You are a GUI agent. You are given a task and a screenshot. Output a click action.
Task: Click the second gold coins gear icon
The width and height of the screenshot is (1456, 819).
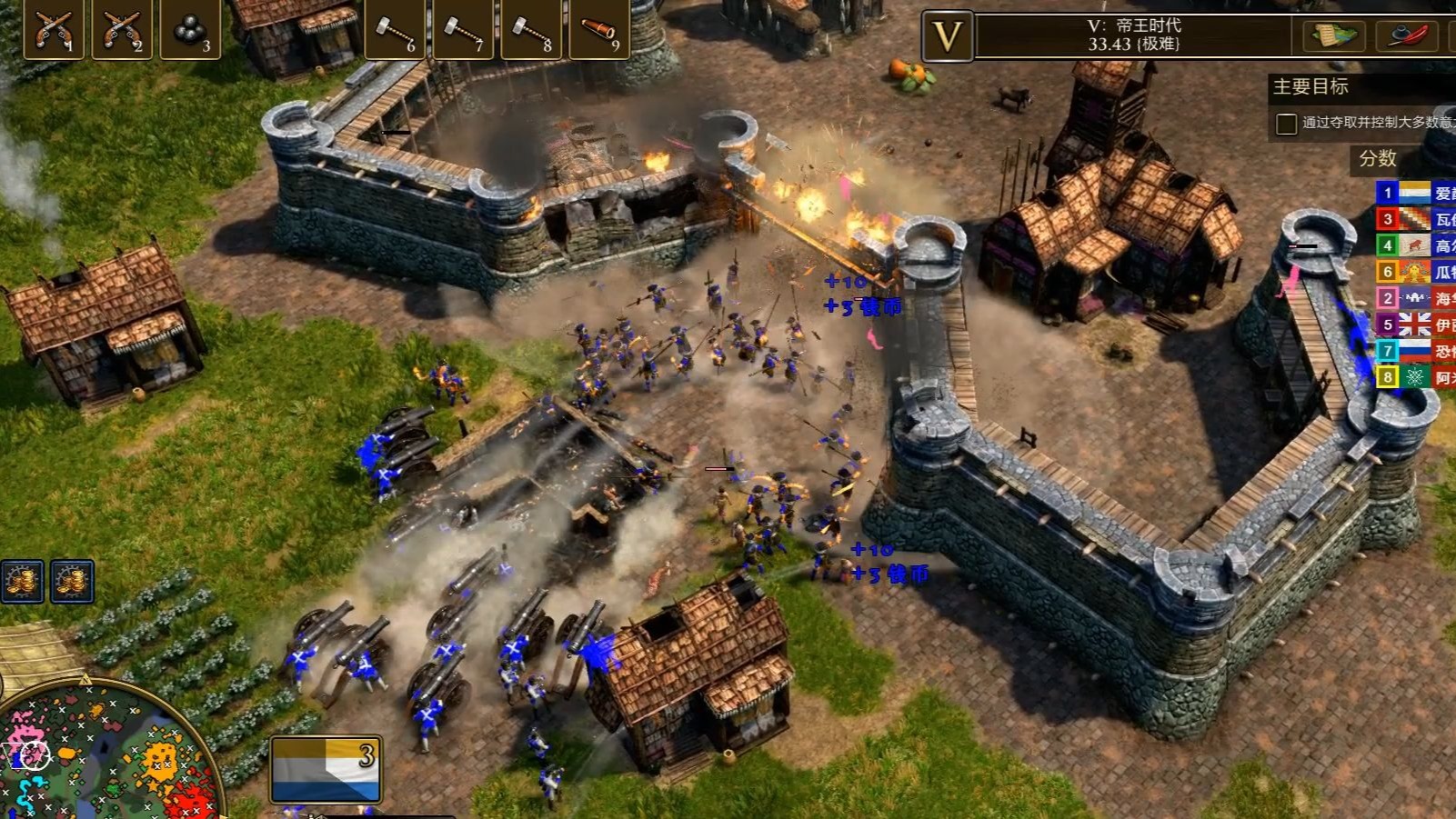point(72,582)
